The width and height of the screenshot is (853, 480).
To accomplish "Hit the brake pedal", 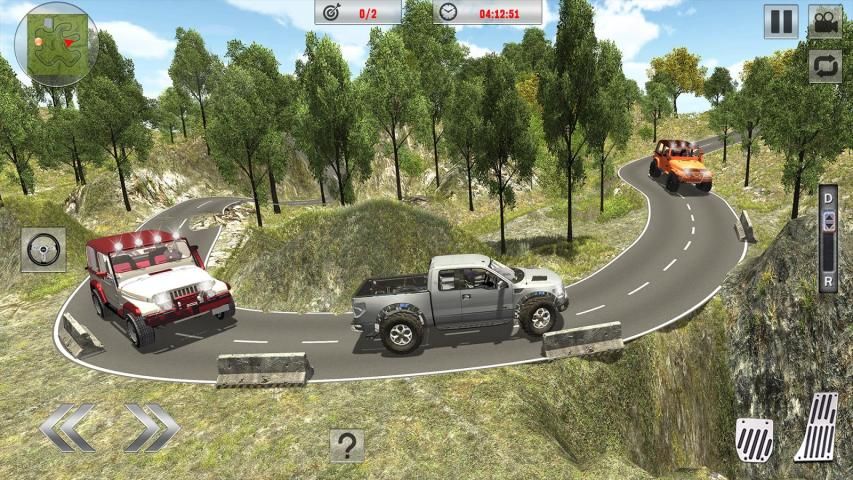I will click(754, 438).
